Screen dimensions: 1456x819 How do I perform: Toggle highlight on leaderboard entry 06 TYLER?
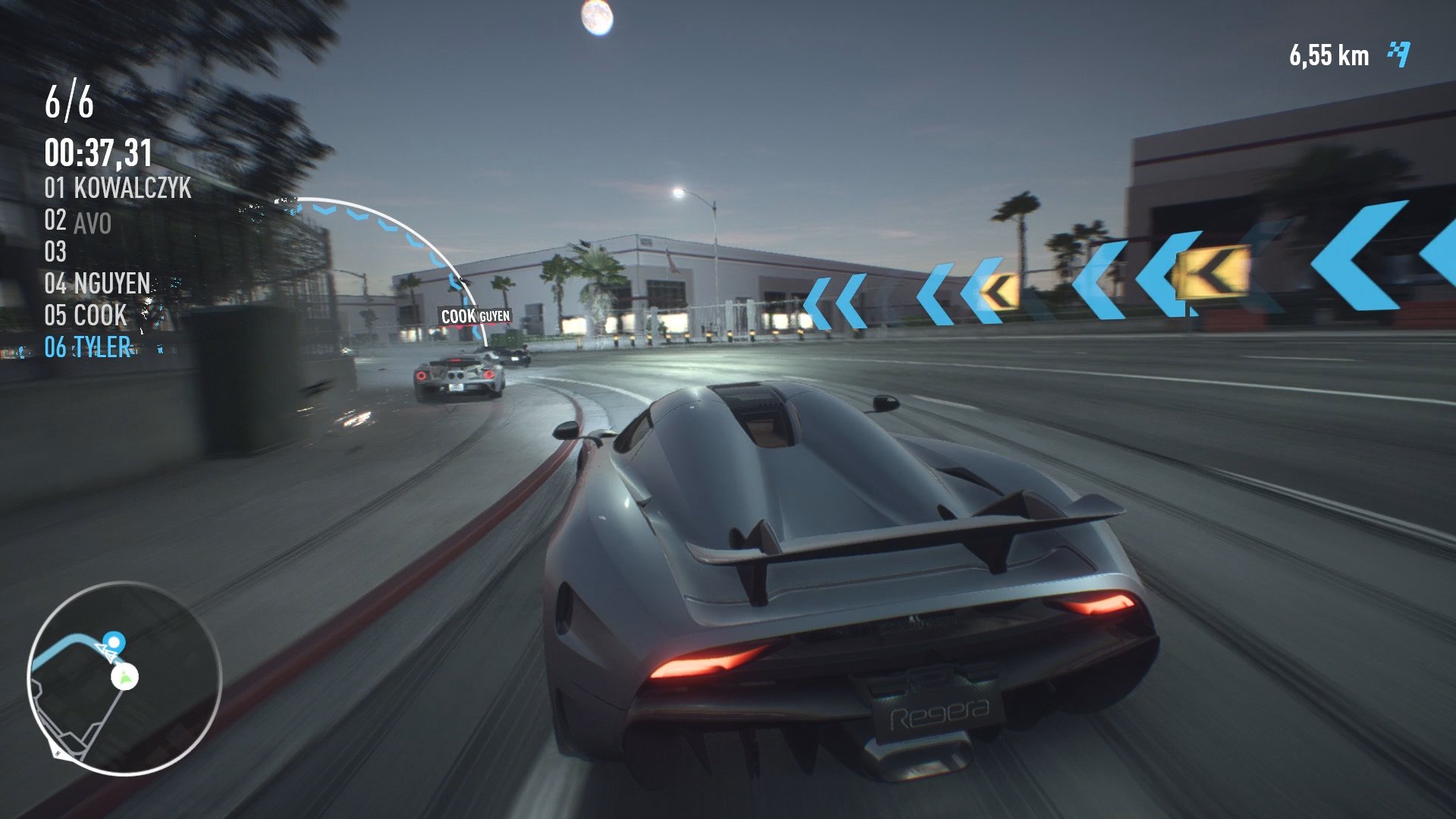[89, 347]
